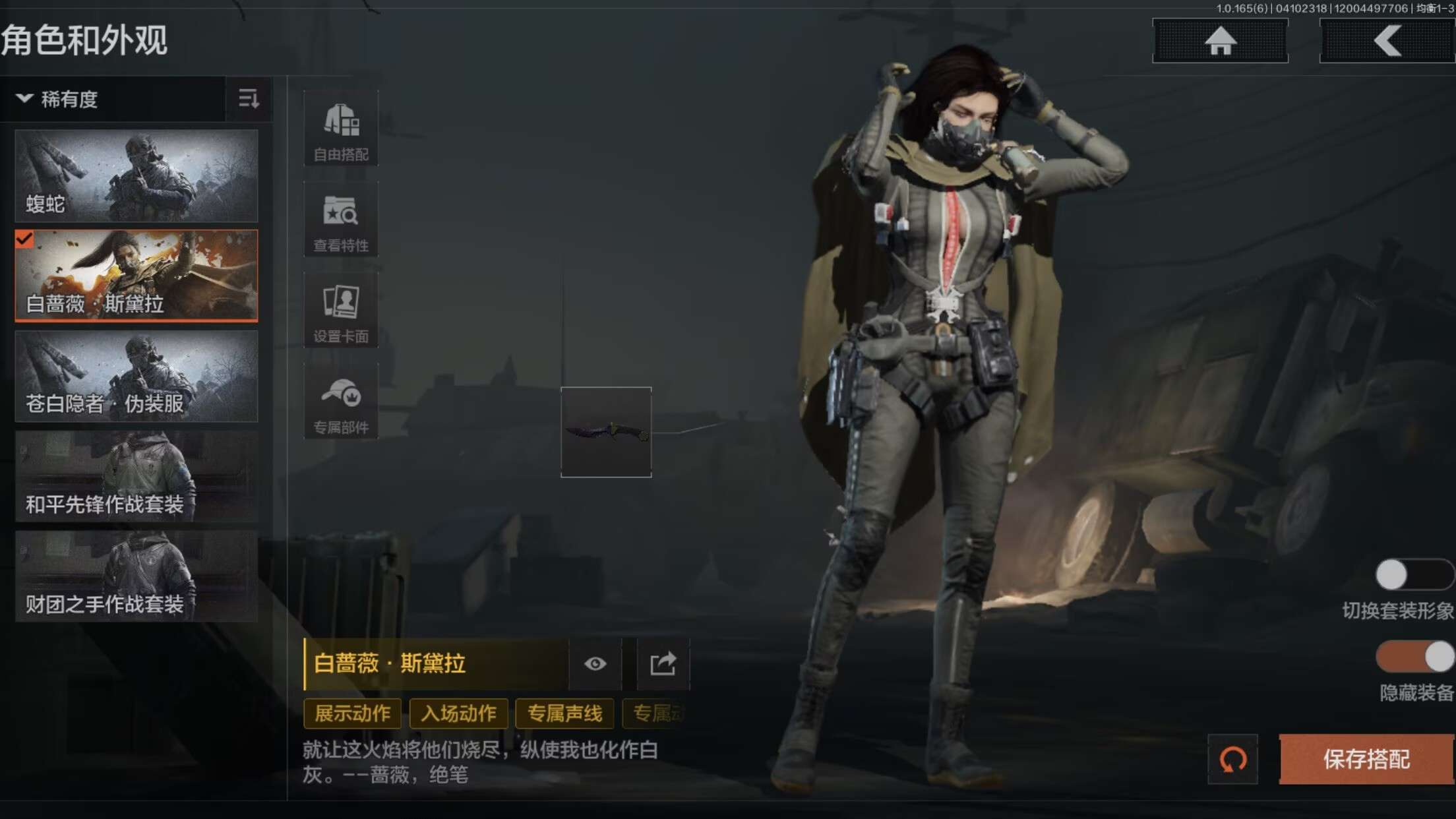Screen dimensions: 1456x819
Task: Open the 设置卡面 card setting panel
Action: (x=340, y=310)
